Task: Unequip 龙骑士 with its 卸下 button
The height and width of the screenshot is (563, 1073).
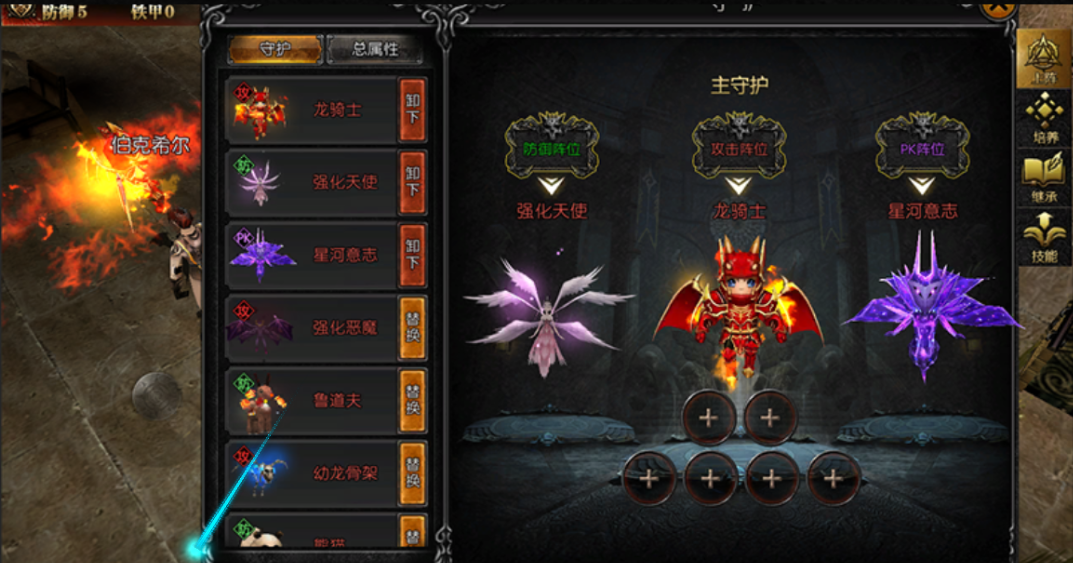Action: [x=412, y=109]
